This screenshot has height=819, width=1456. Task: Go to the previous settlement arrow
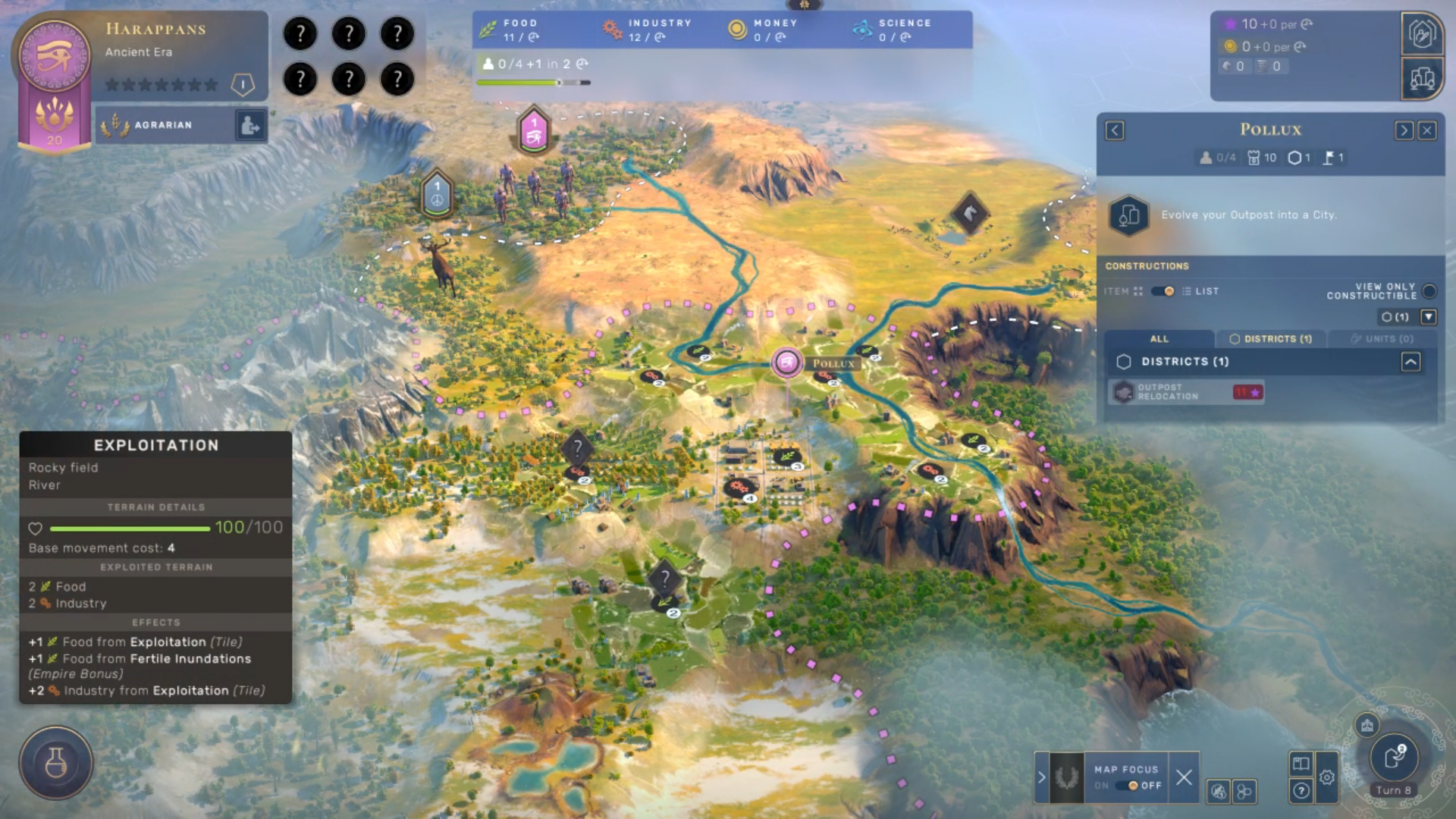click(x=1114, y=130)
